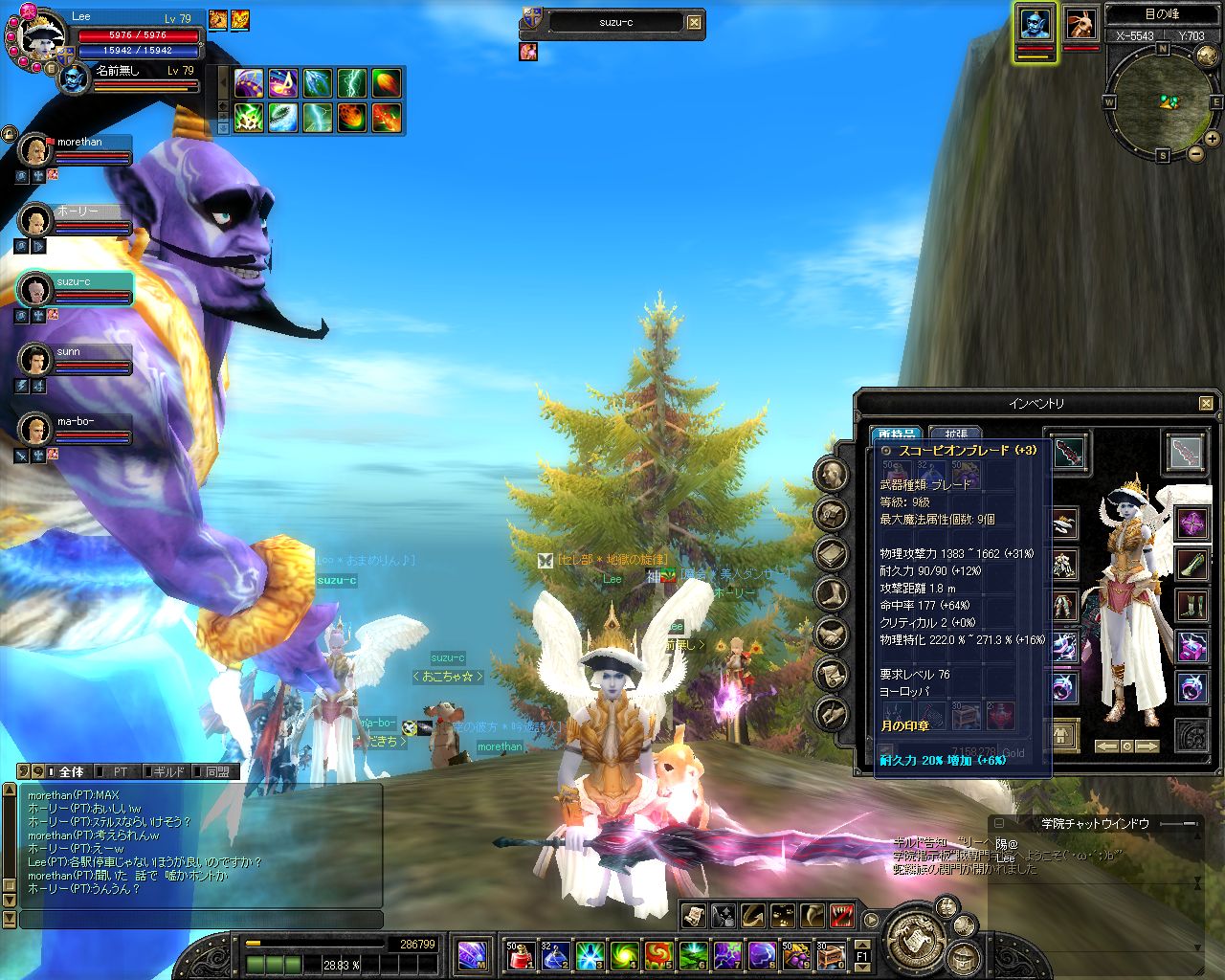The height and width of the screenshot is (980, 1225).
Task: Switch chat to the ギルド tab
Action: point(168,771)
